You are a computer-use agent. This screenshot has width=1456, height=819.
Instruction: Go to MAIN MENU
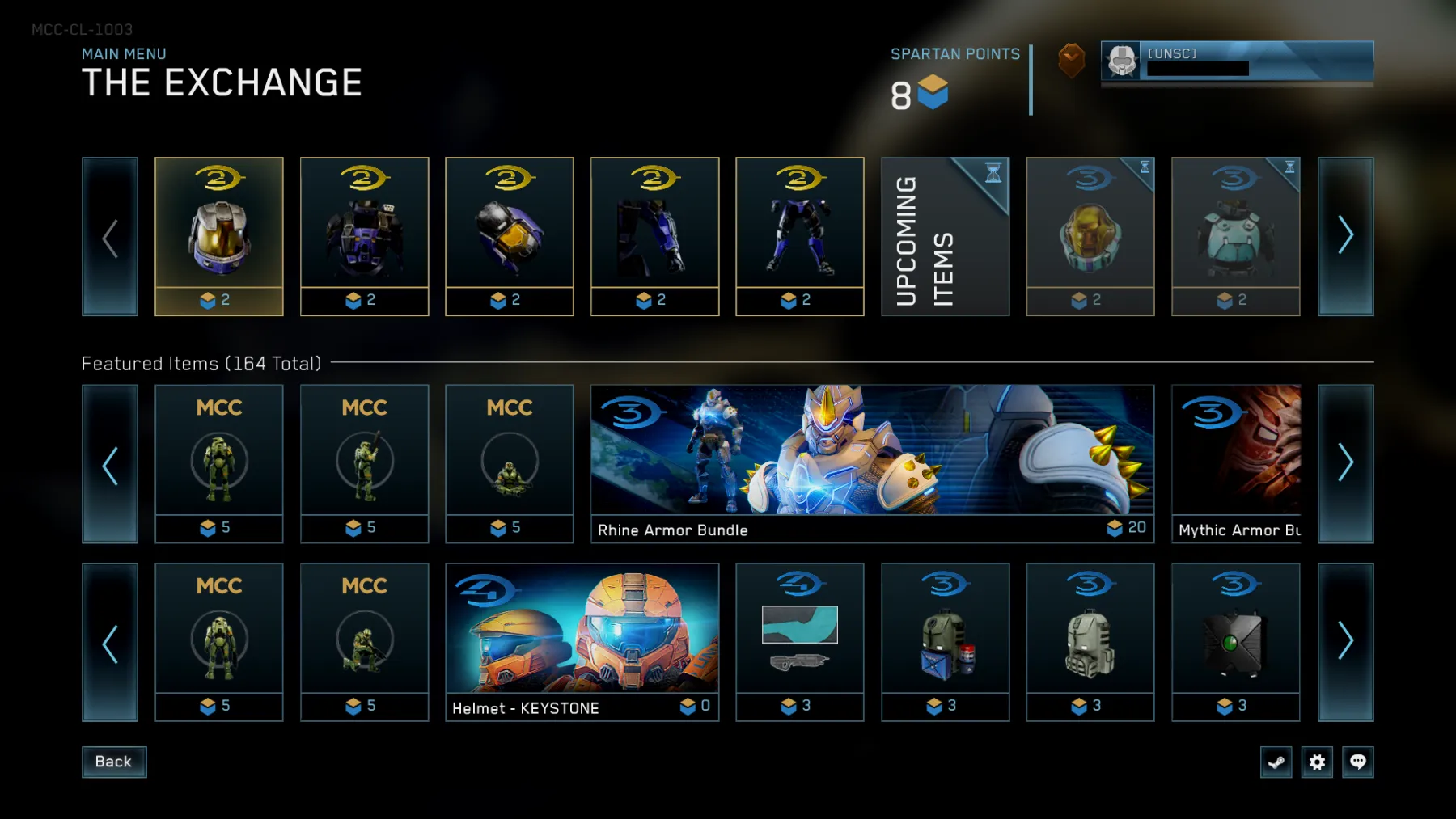point(123,53)
